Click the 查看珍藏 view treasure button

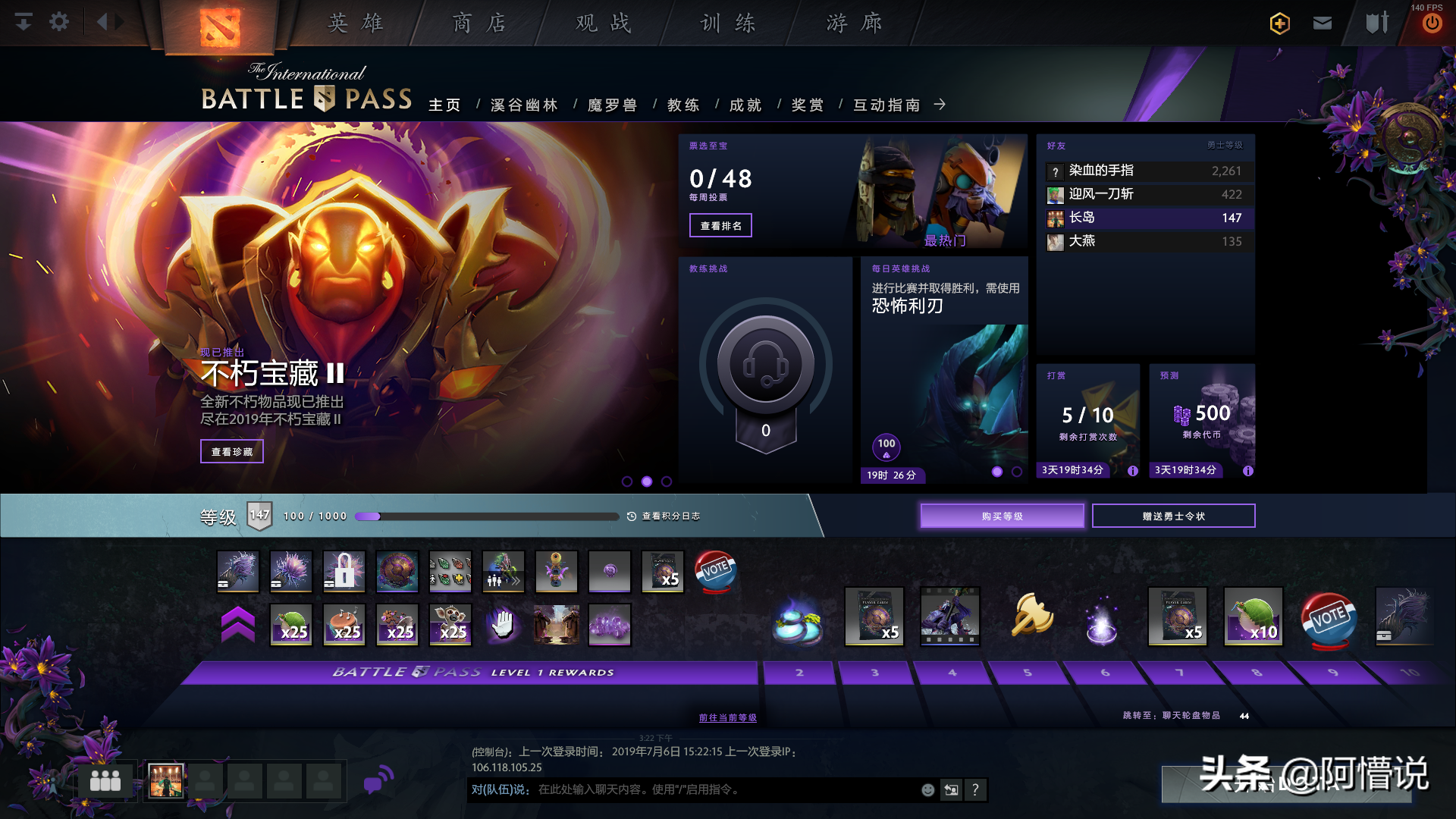pos(232,451)
